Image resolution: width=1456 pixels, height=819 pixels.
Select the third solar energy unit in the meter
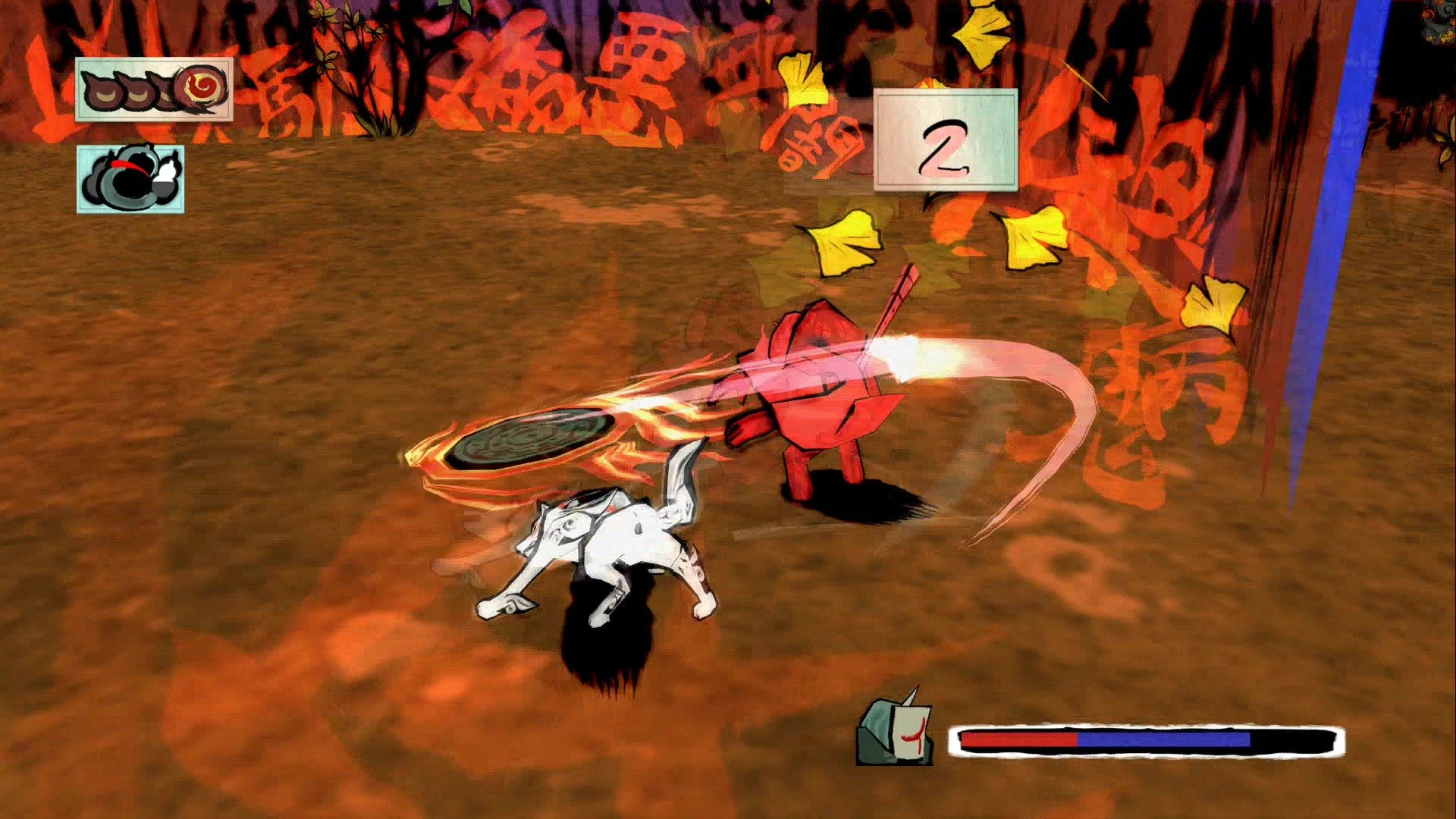tap(165, 93)
